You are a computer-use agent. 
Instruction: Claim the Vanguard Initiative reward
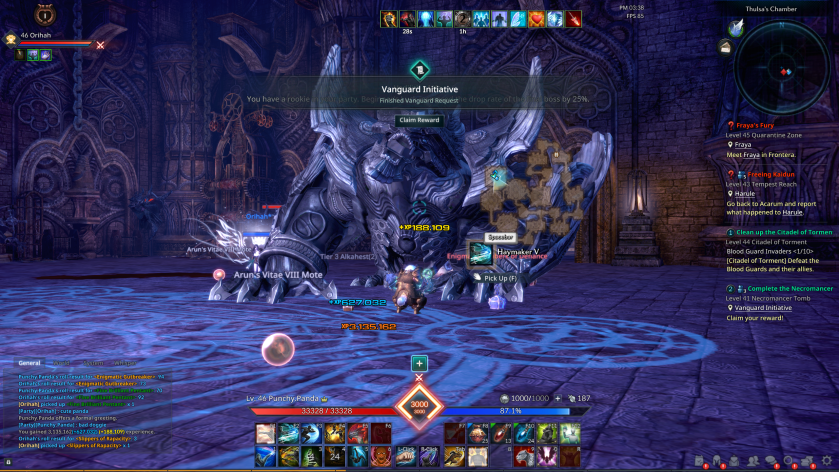coord(419,120)
